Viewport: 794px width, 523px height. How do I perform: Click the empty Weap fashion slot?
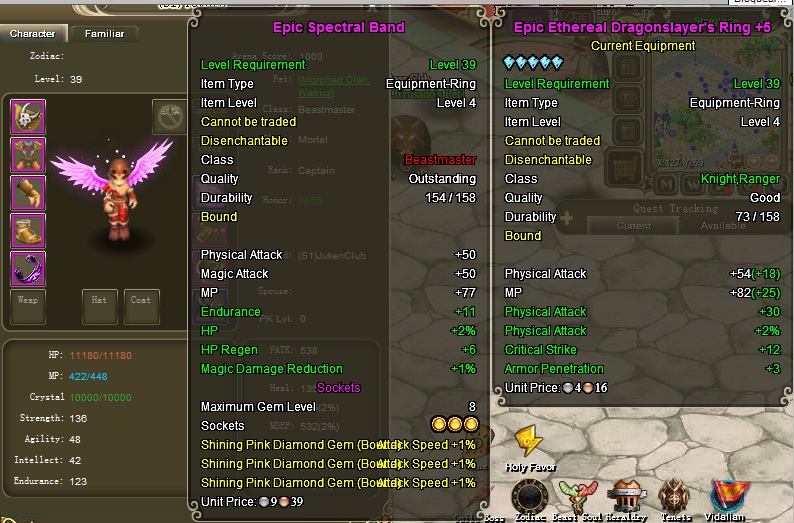point(28,306)
